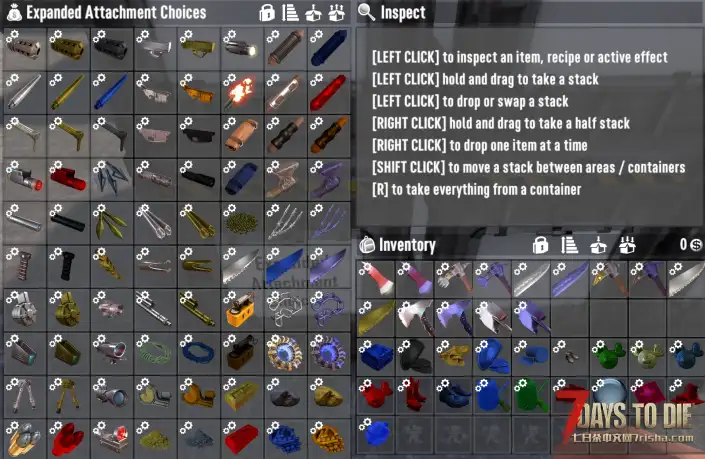
Task: Toggle the Inventory lock icon
Action: click(x=540, y=245)
